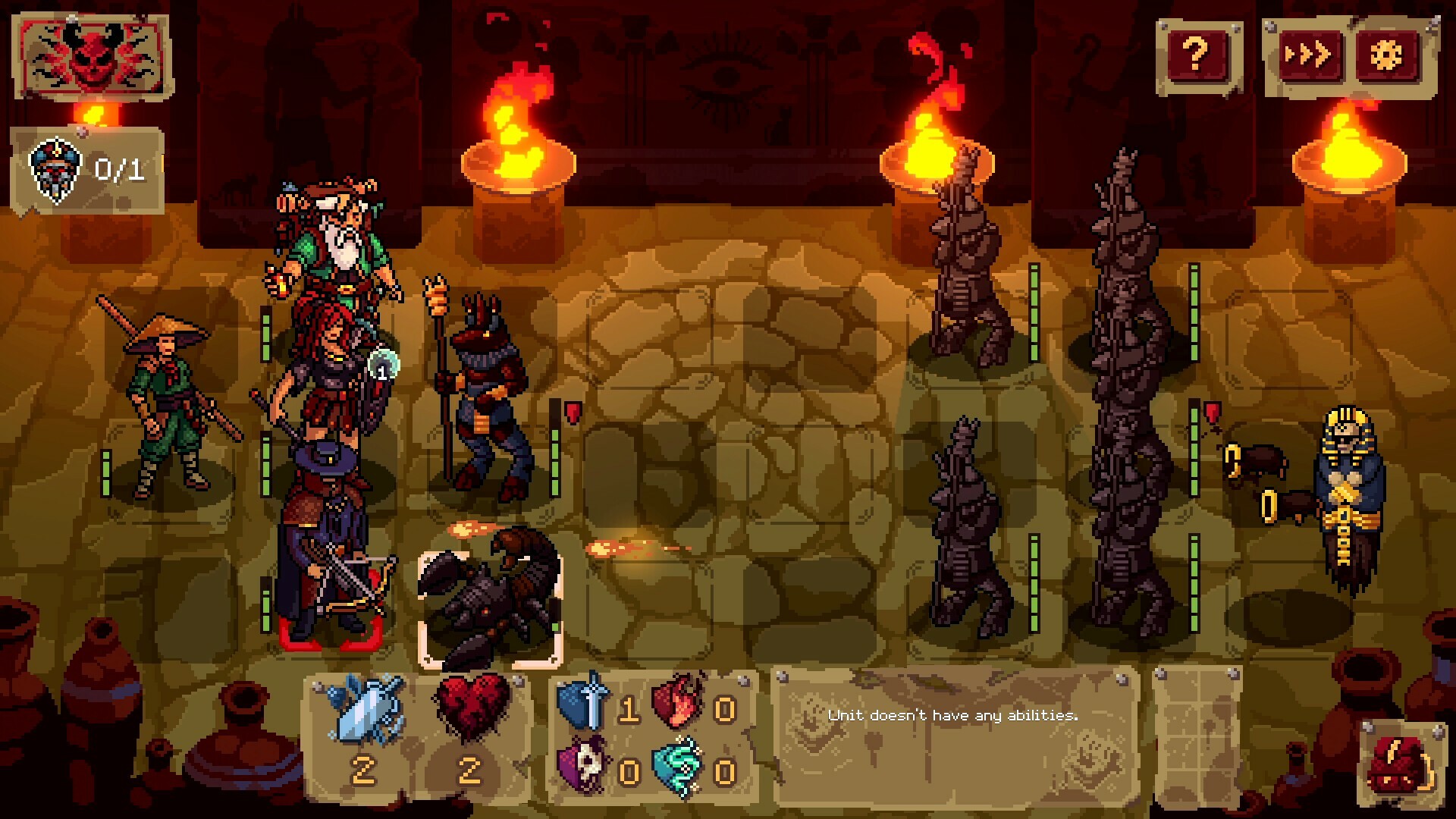Click the demon boss card top left
The image size is (1456, 819).
93,53
